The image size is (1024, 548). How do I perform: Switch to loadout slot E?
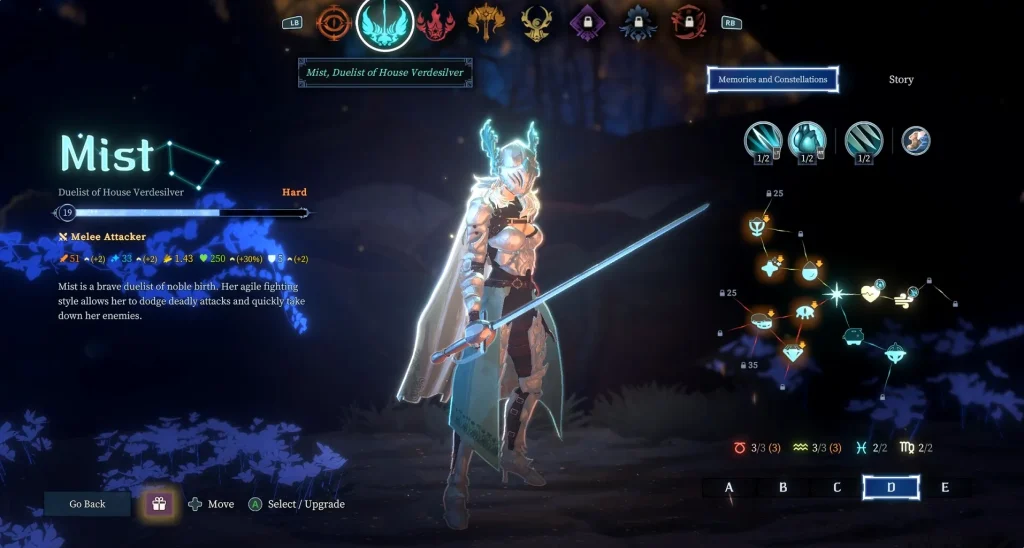945,488
